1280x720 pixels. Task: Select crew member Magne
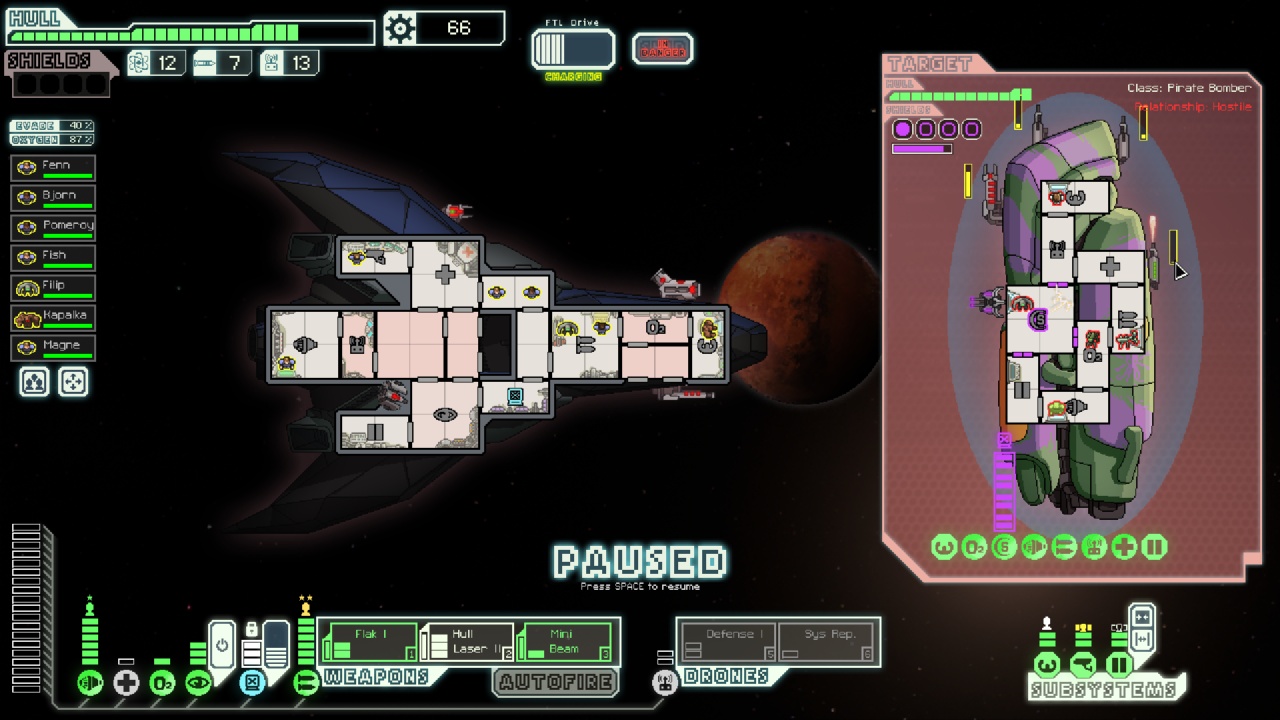point(54,347)
